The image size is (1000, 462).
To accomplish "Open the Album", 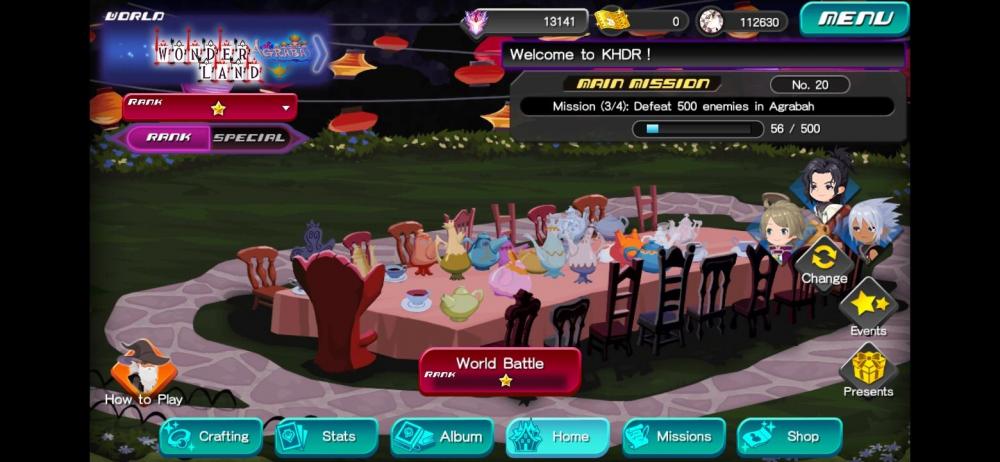I will click(x=442, y=437).
